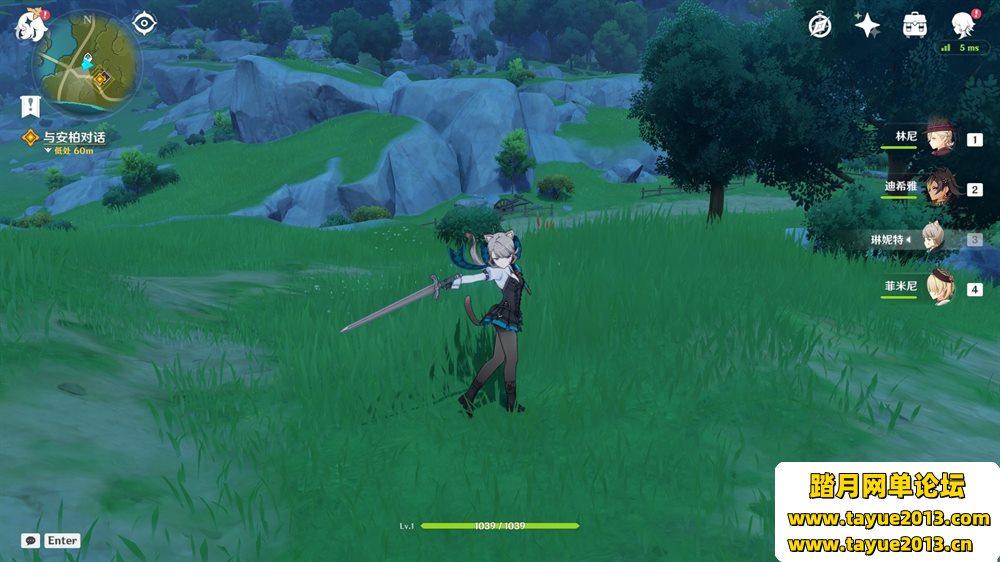Click the eye icon beside the minimap
The image size is (1000, 562).
tap(145, 22)
